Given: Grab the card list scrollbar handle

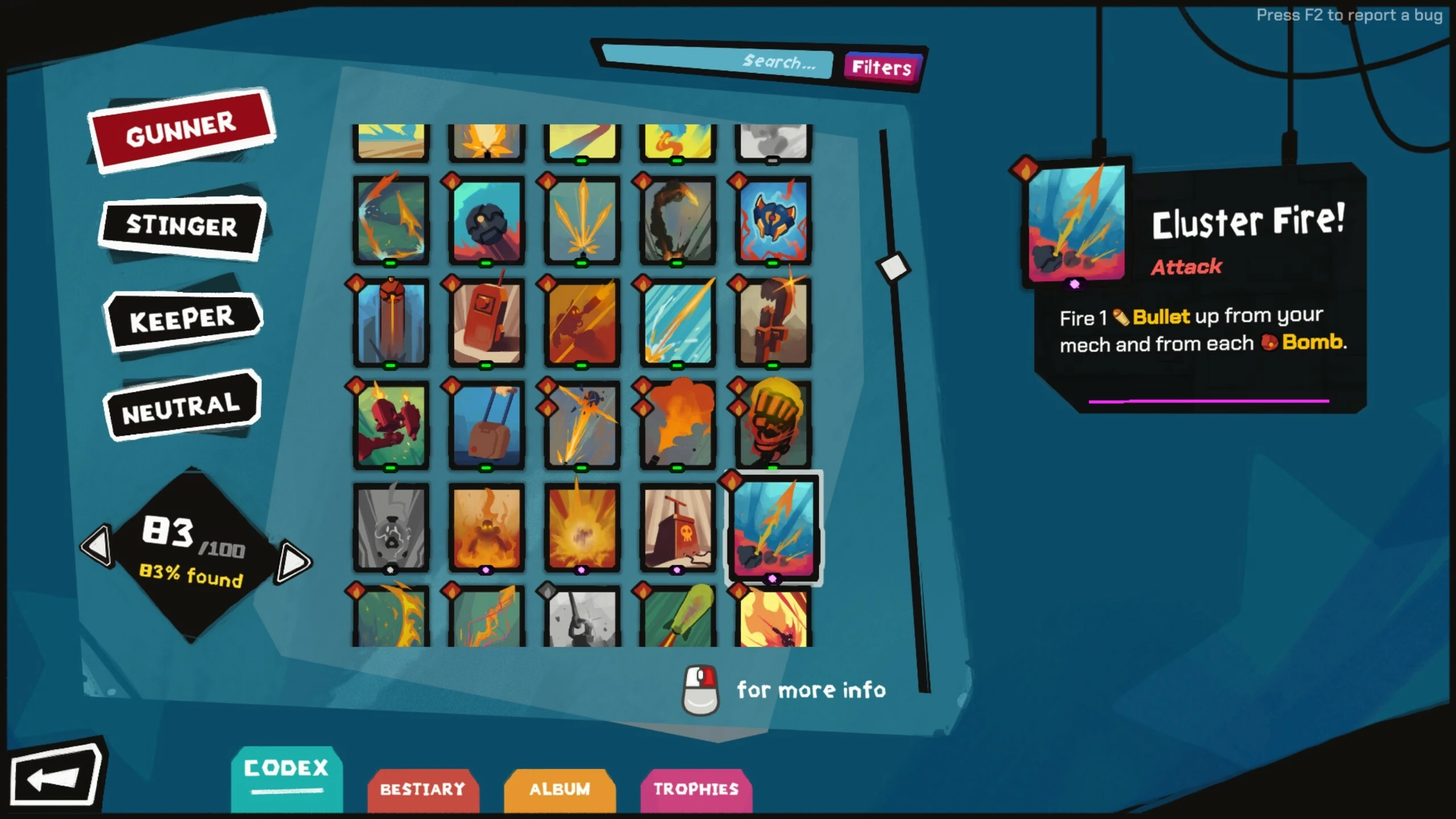Looking at the screenshot, I should (893, 266).
